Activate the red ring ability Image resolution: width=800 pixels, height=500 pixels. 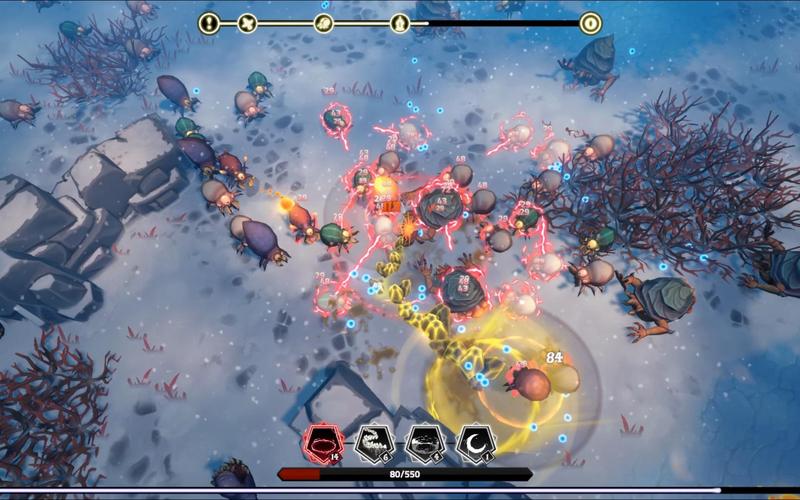(x=323, y=443)
